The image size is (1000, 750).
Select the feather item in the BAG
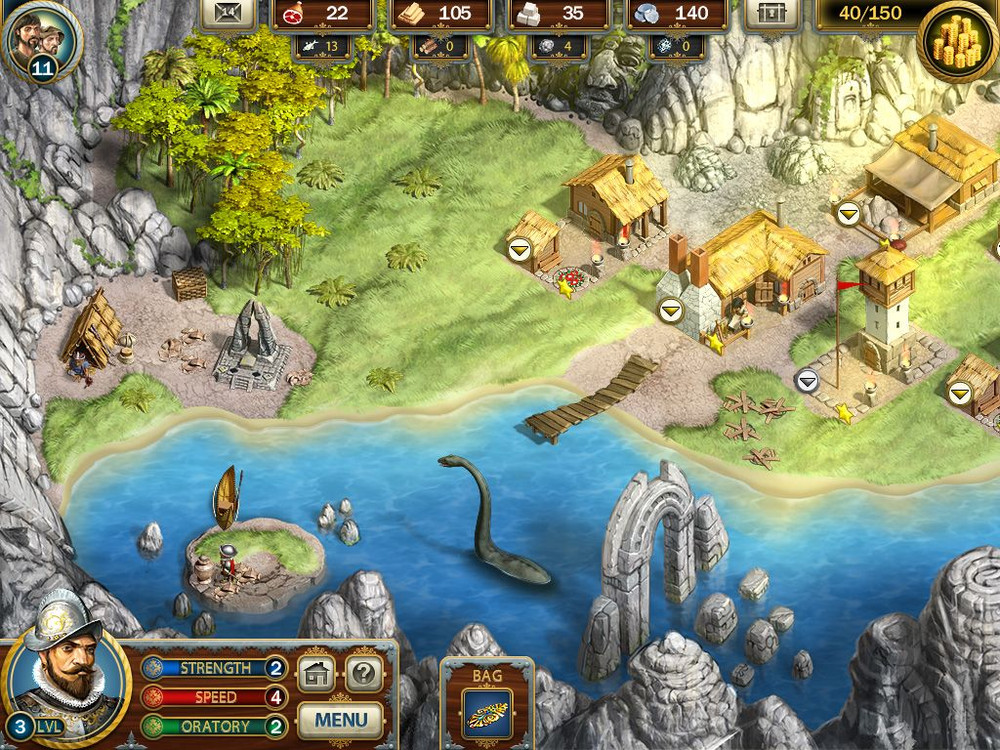(x=487, y=714)
